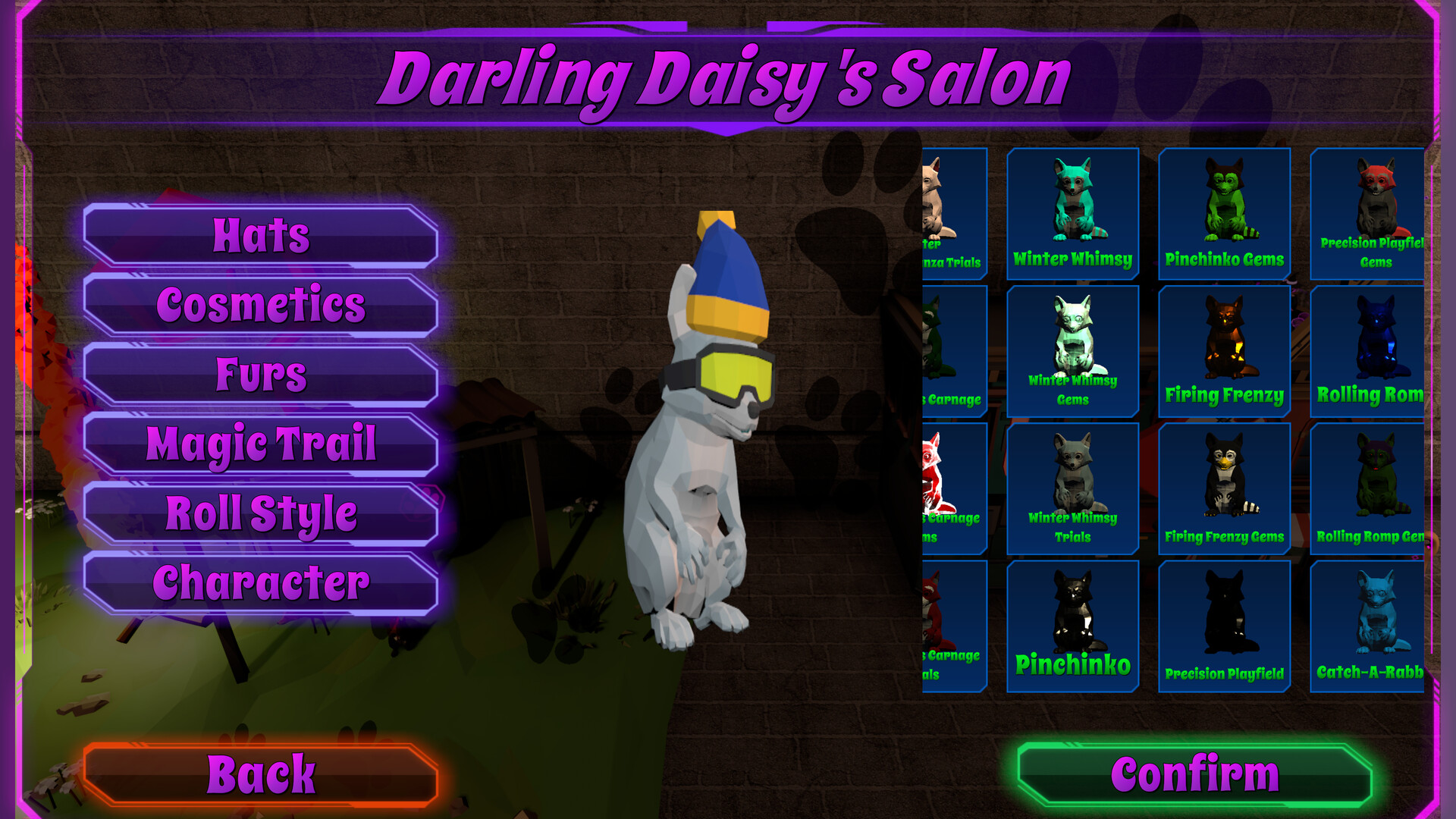Viewport: 1456px width, 819px height.
Task: Open the Hats category
Action: (x=261, y=235)
